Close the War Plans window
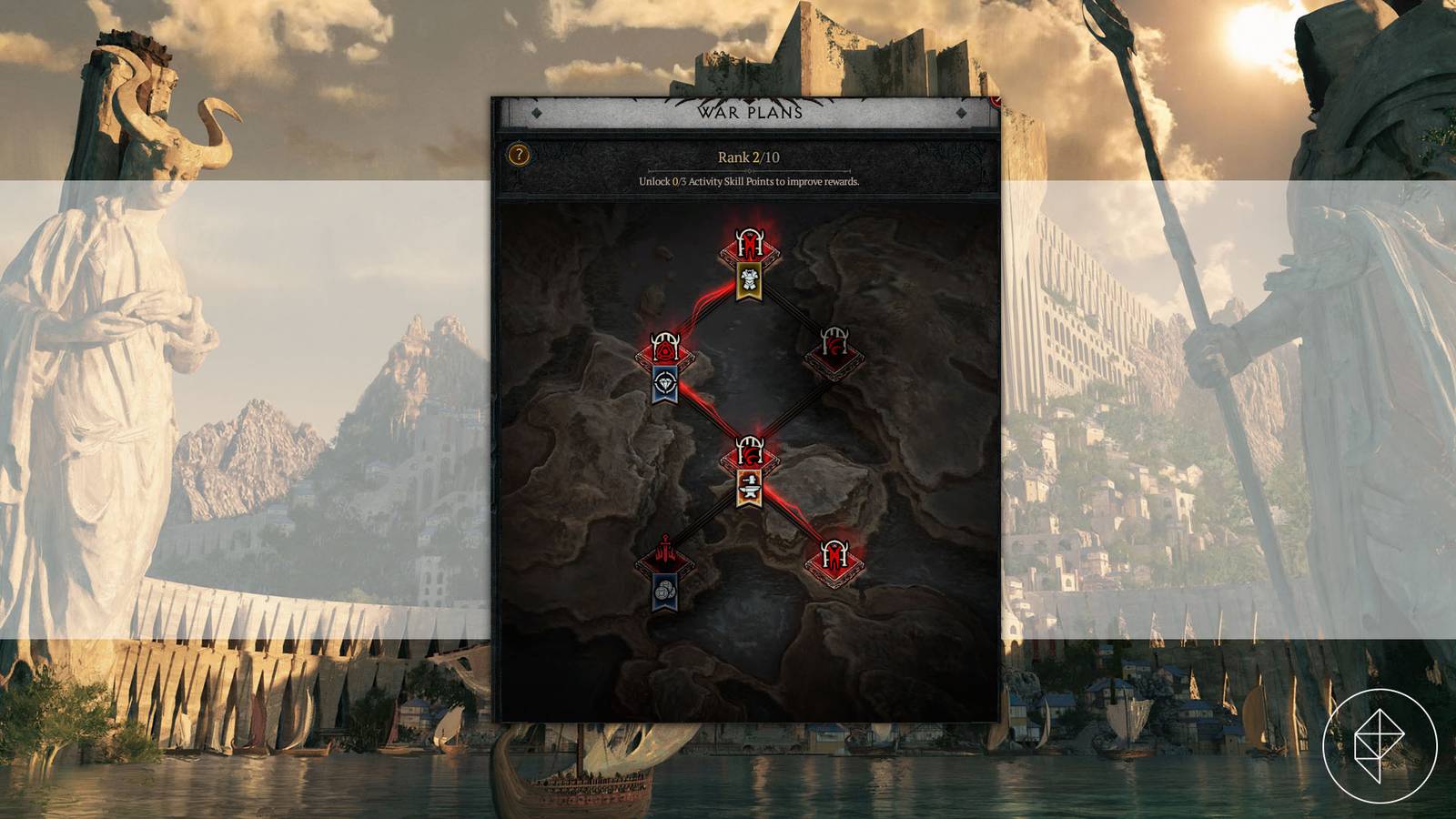The height and width of the screenshot is (819, 1456). 997,103
